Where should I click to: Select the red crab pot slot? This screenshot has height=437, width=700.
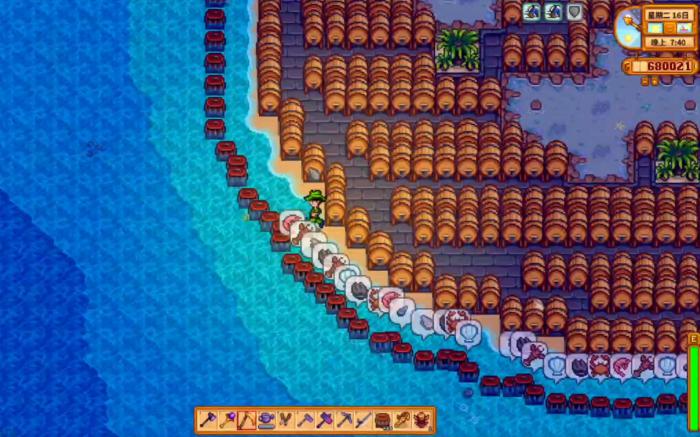click(x=421, y=419)
